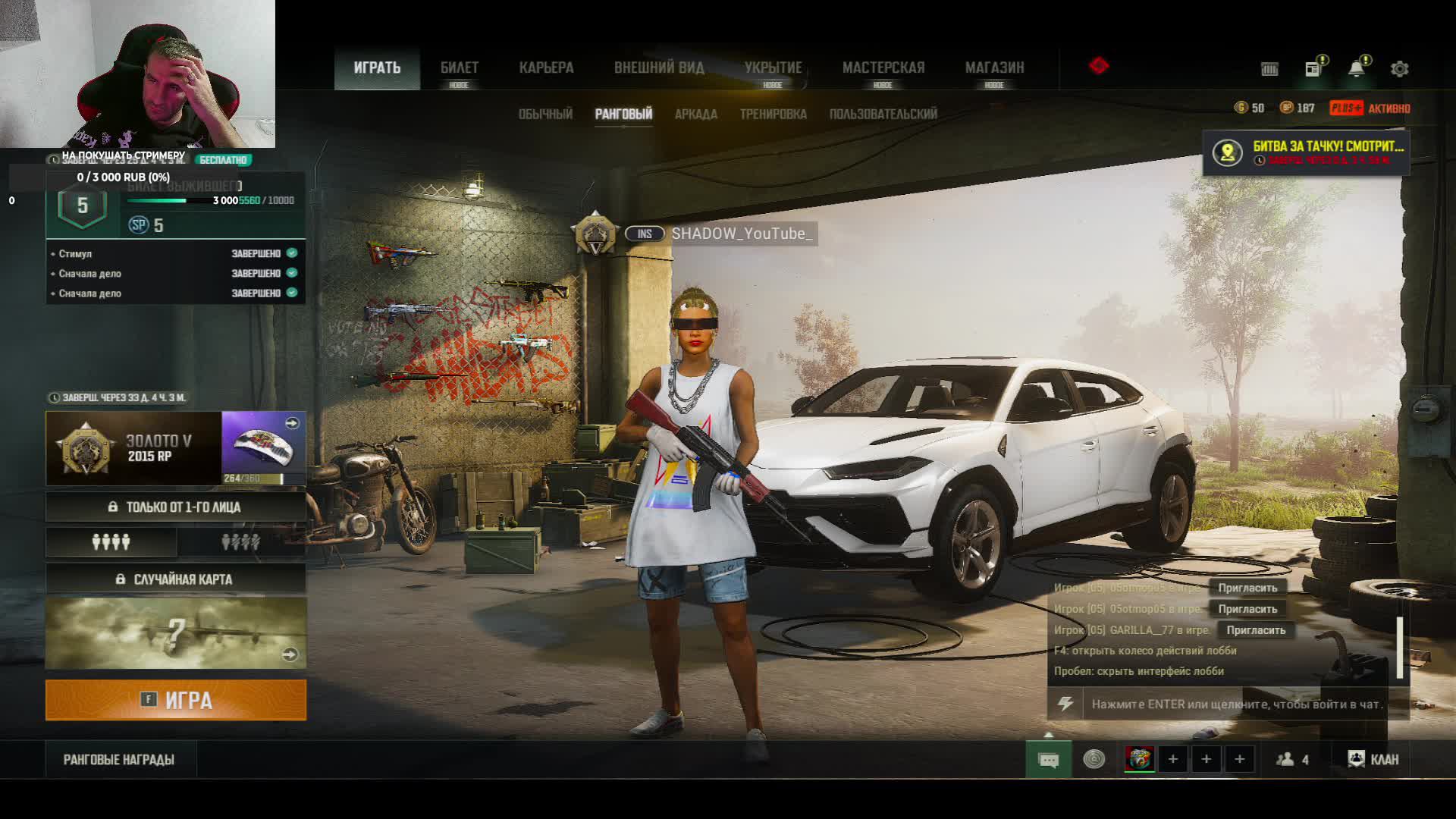Toggle the ТОЛЬКО ОТ 1-ГО ЛИЦА perspective option

[x=176, y=507]
